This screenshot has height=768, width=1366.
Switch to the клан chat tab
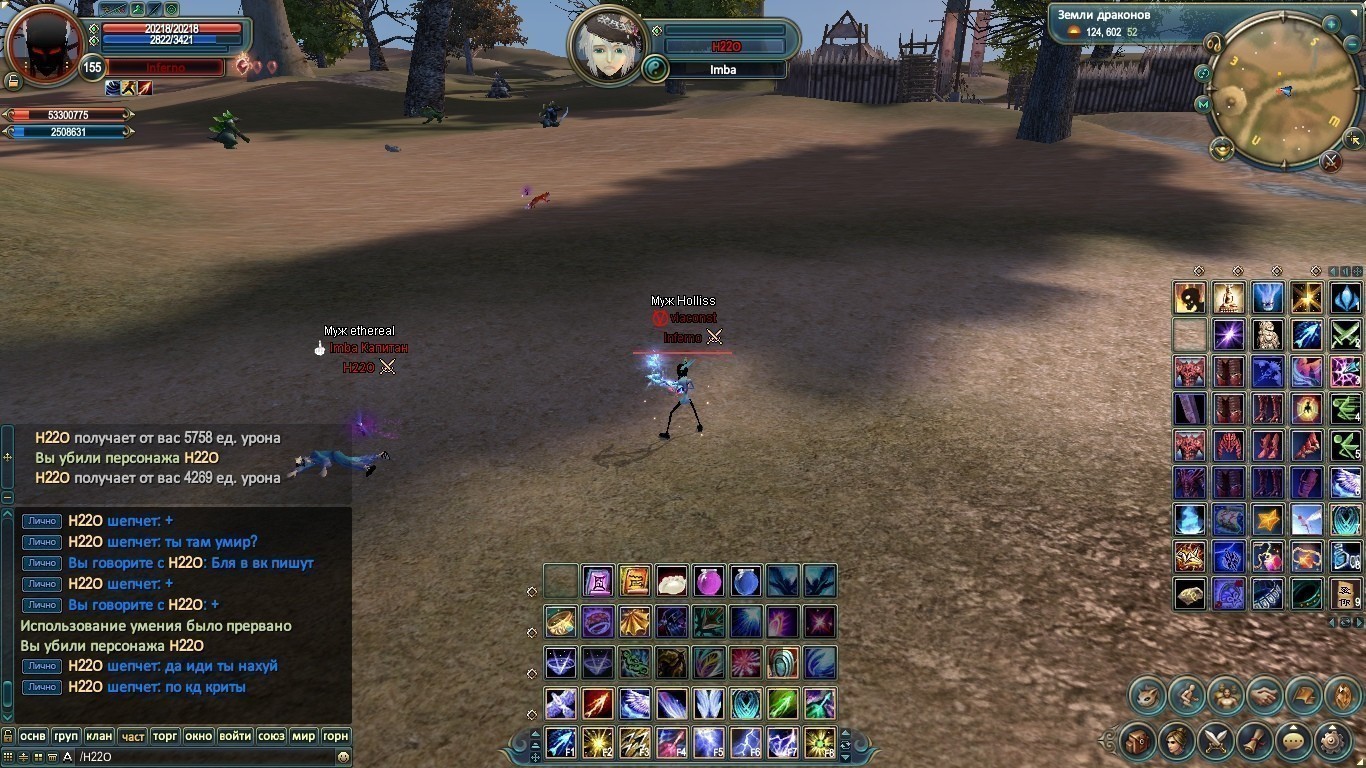(x=99, y=736)
